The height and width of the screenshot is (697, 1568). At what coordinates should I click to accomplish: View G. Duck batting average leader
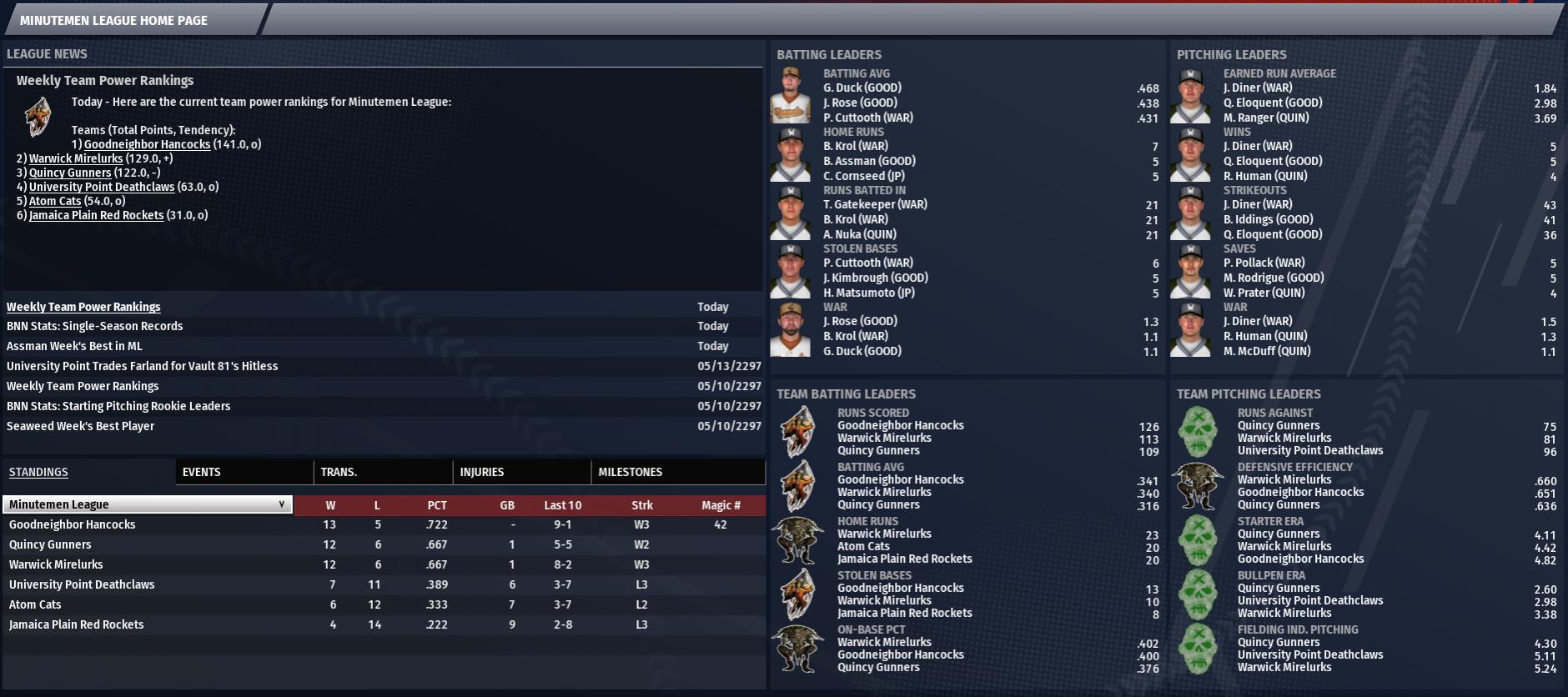(862, 88)
